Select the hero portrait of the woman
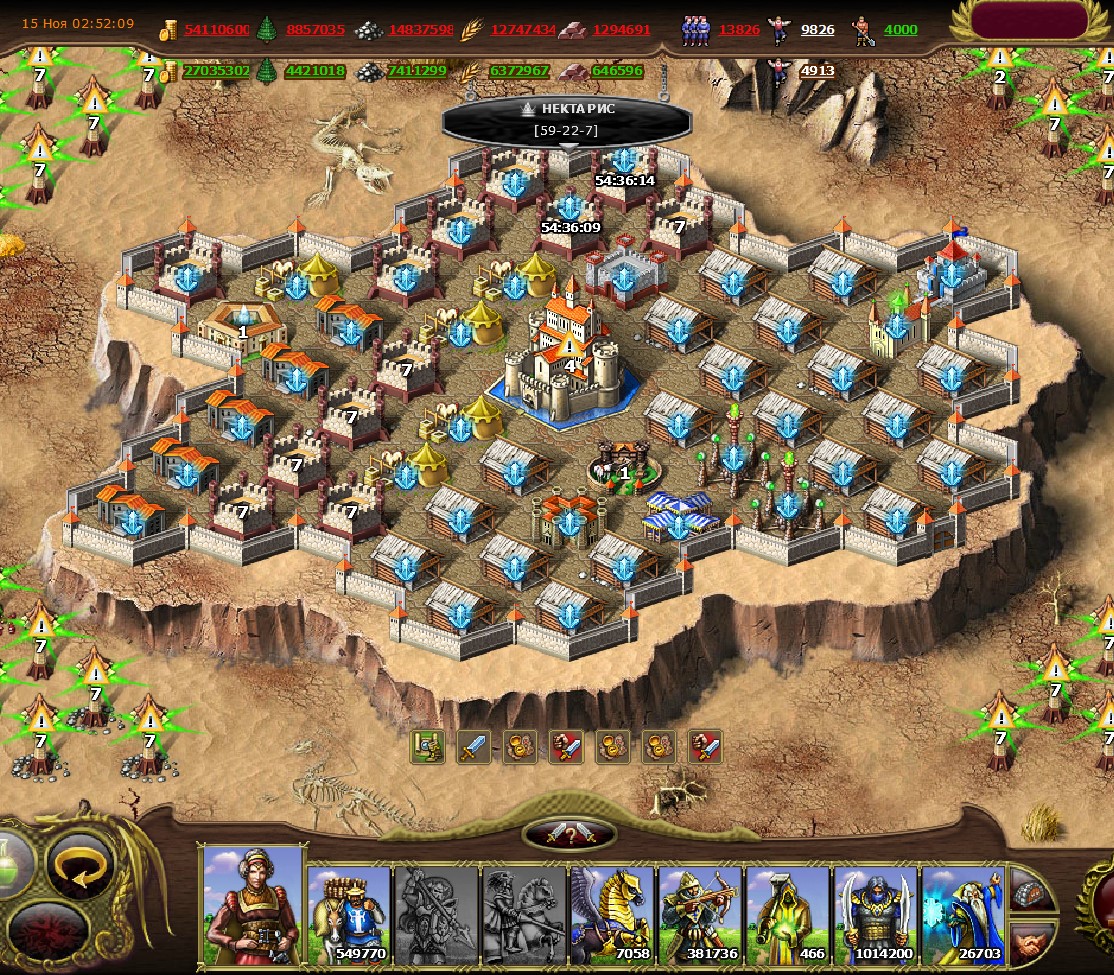1114x975 pixels. (x=252, y=907)
